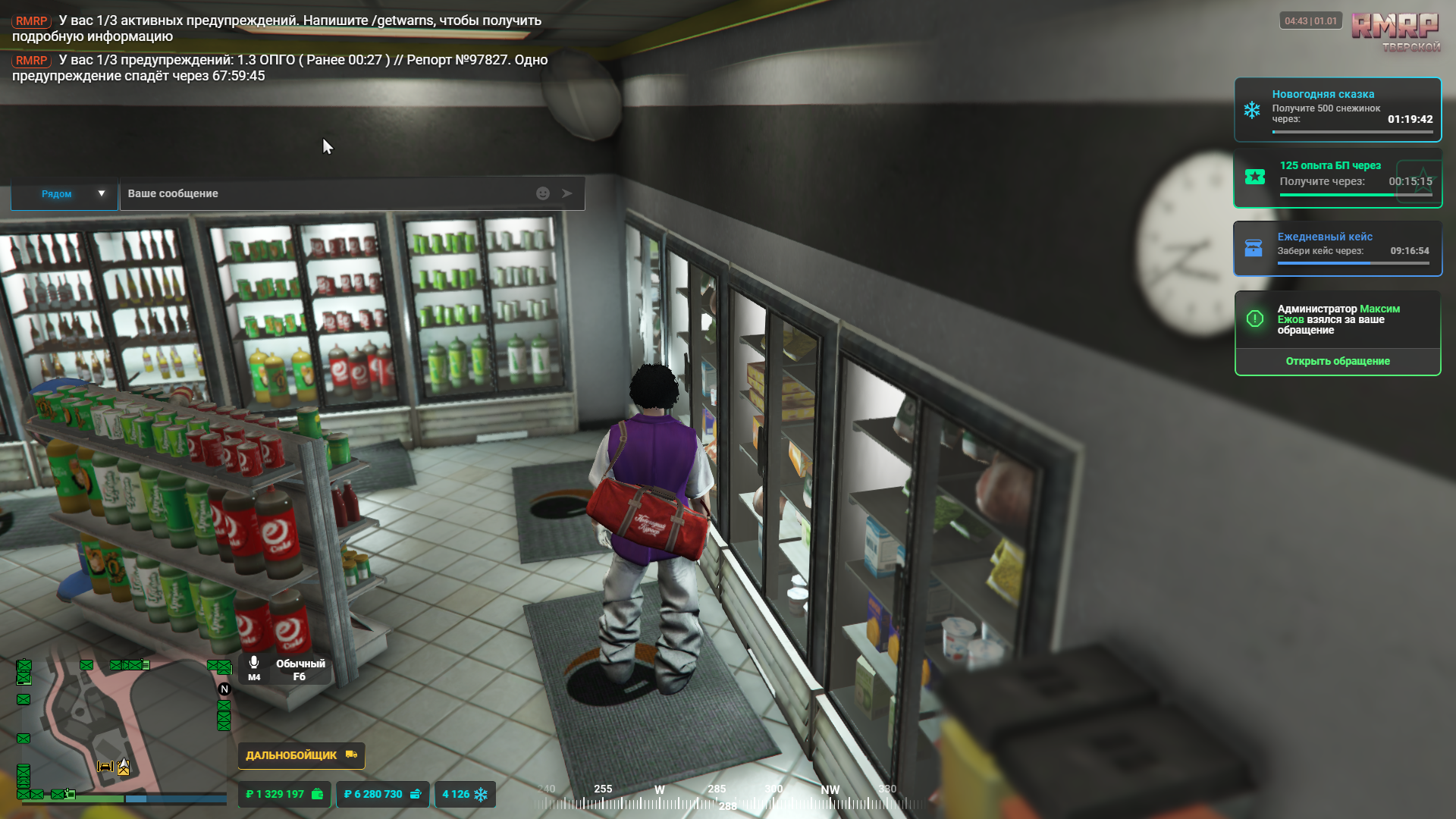Open the "Новогодняя сказка" event card
Image resolution: width=1456 pixels, height=819 pixels.
click(1338, 110)
